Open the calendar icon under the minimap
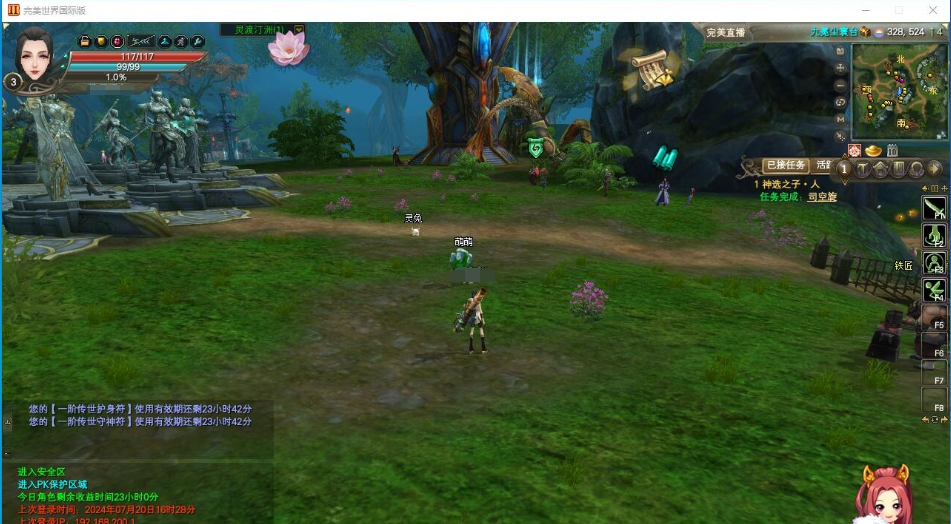Screen dimensions: 951x524 pos(892,150)
